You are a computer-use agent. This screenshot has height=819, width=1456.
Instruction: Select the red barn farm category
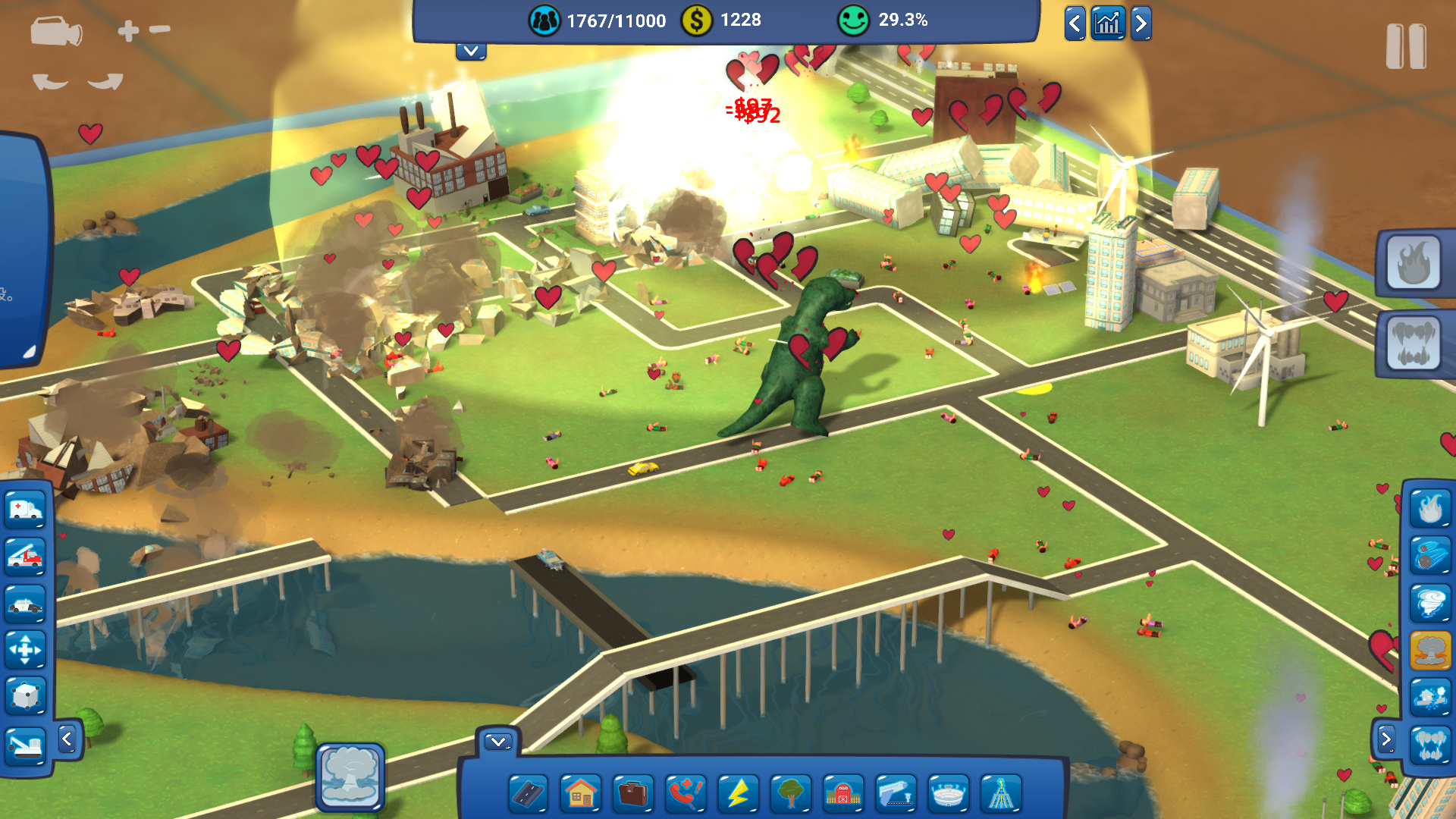(843, 794)
